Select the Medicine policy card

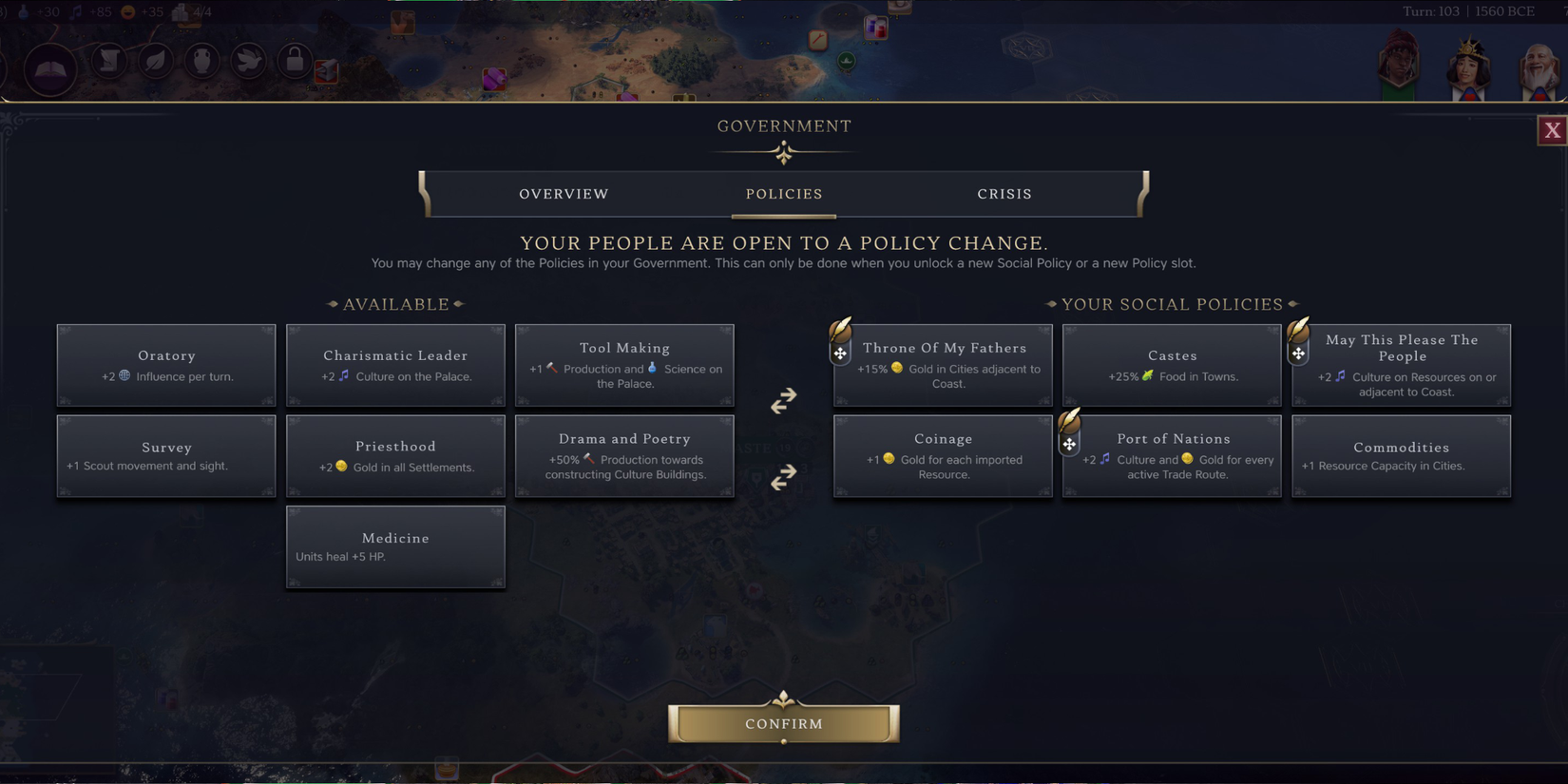tap(395, 546)
